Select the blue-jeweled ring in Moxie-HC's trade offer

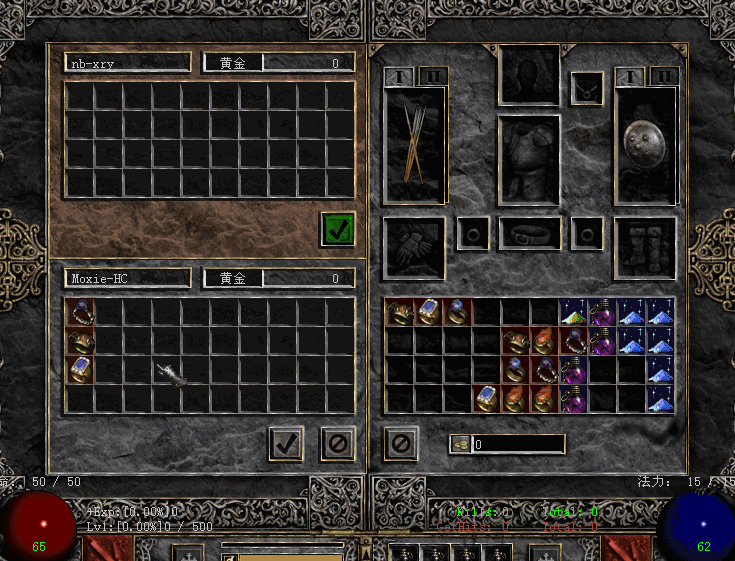(x=80, y=370)
